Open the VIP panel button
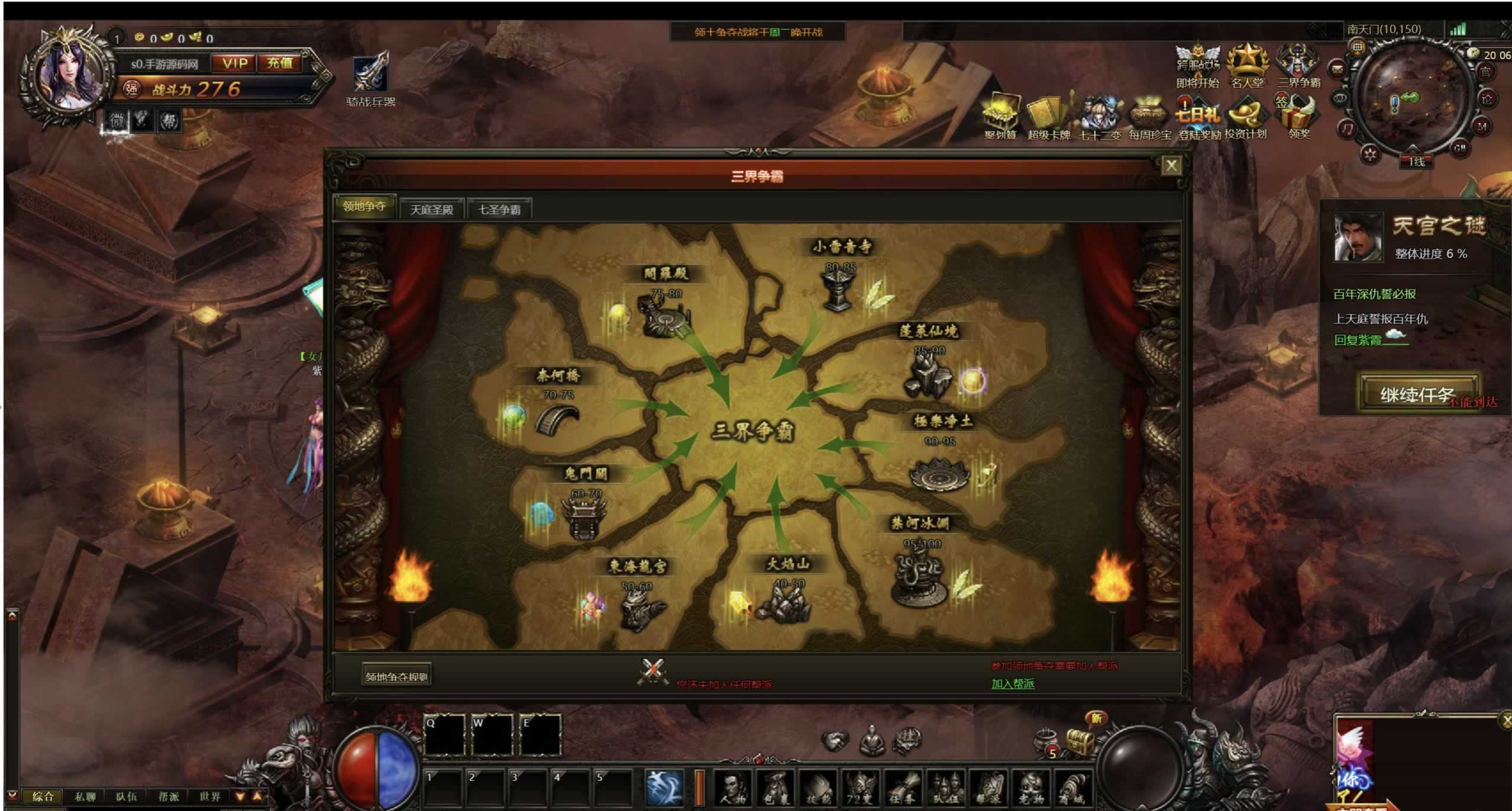This screenshot has height=811, width=1512. [235, 63]
